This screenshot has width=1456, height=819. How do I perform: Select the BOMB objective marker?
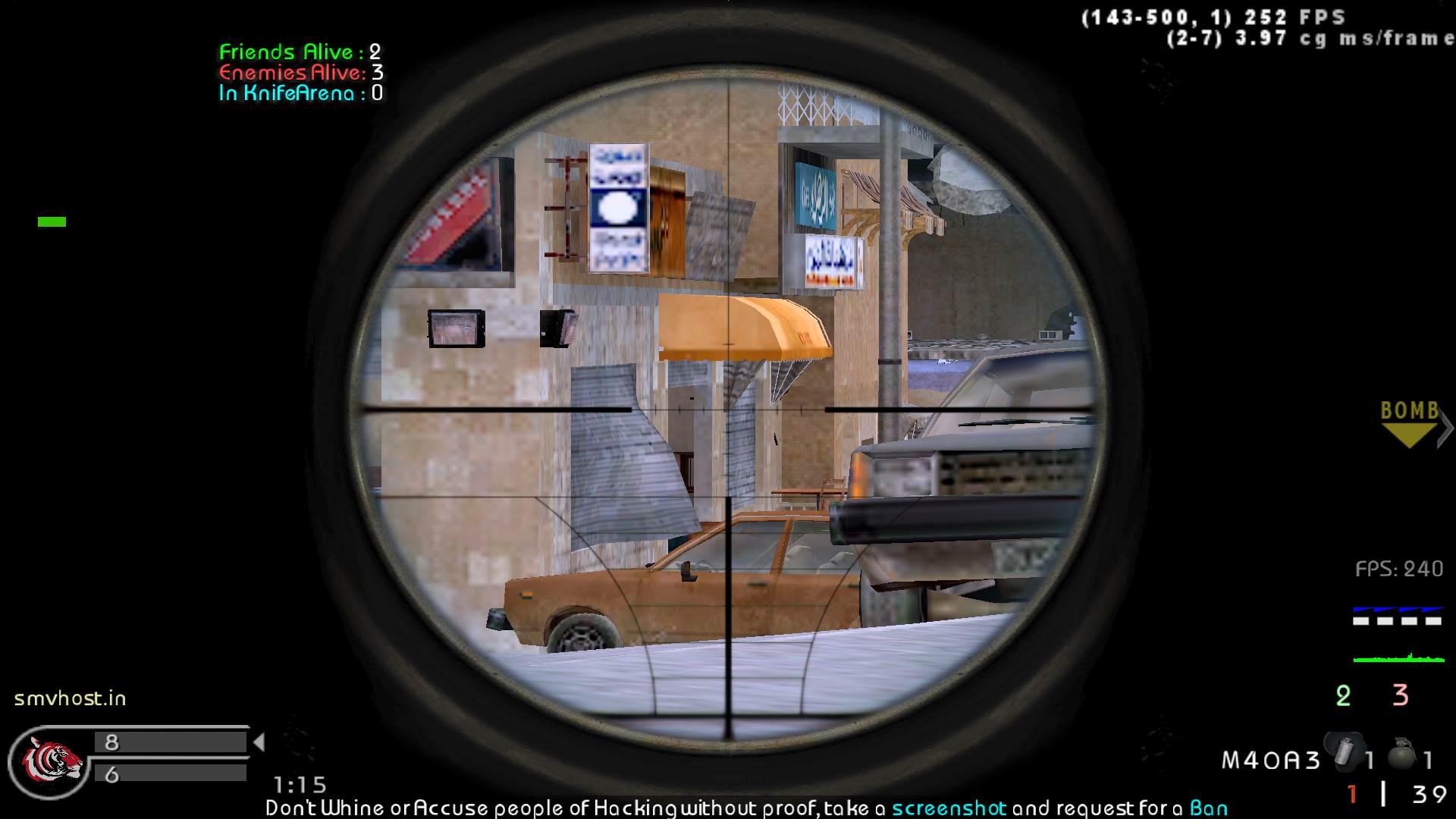coord(1410,423)
